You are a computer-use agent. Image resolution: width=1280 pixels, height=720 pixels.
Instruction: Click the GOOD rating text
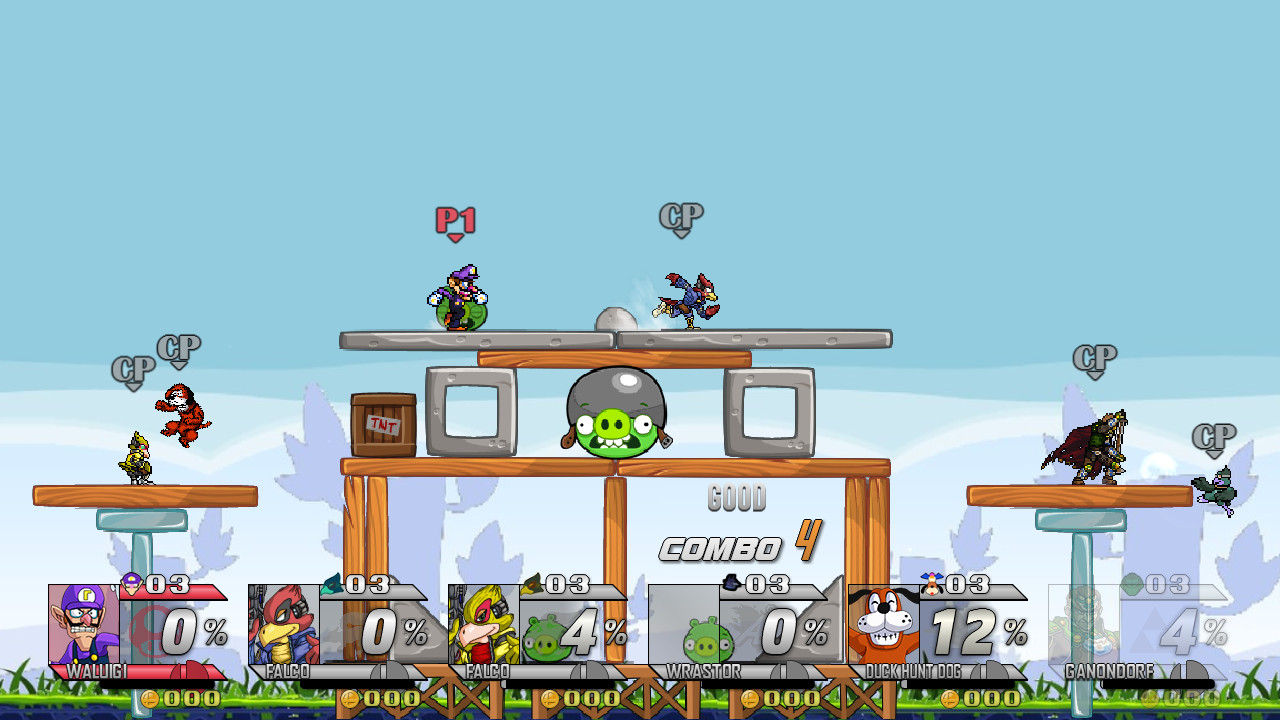tap(737, 498)
